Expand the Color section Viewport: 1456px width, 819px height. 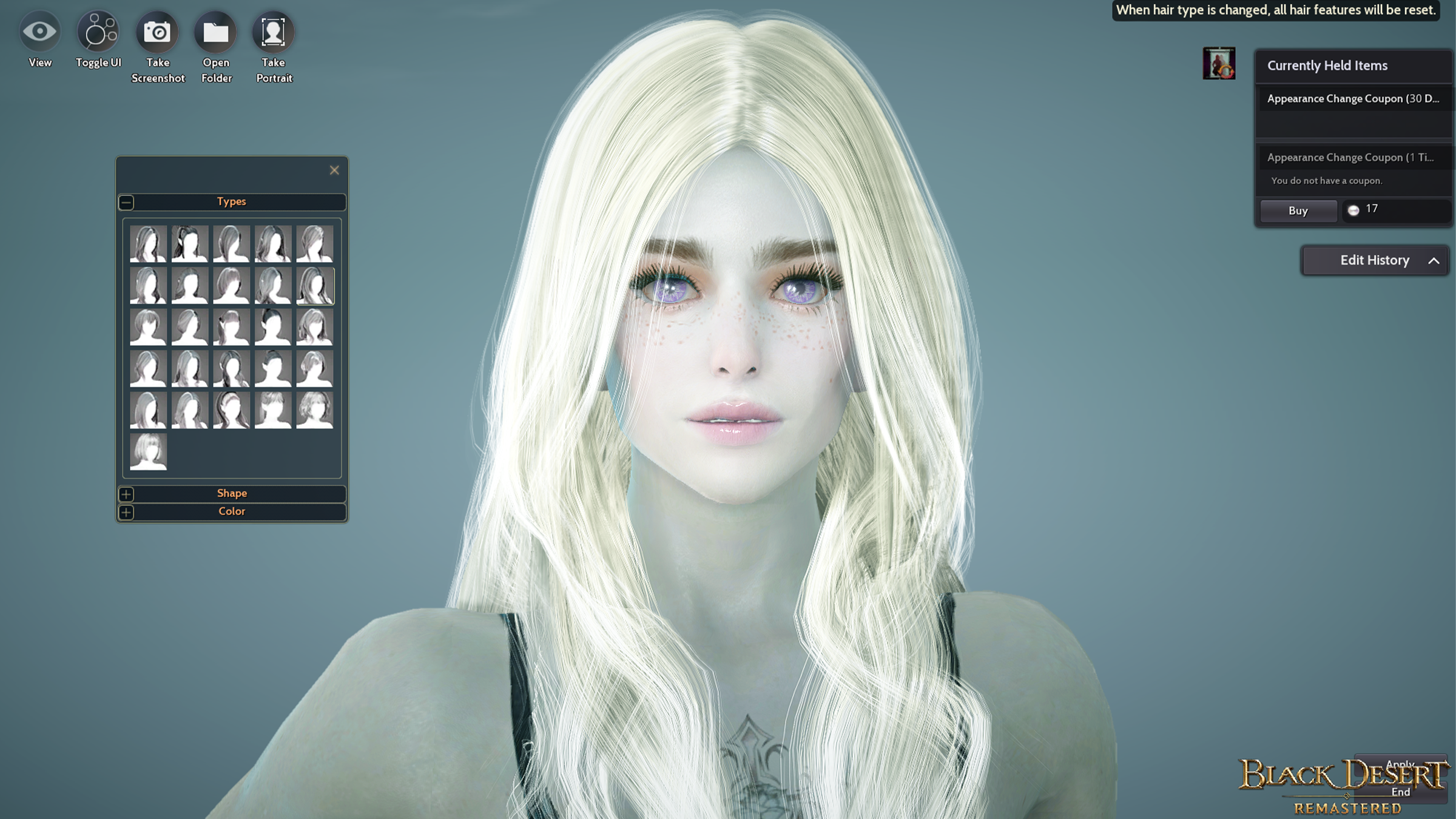point(126,512)
